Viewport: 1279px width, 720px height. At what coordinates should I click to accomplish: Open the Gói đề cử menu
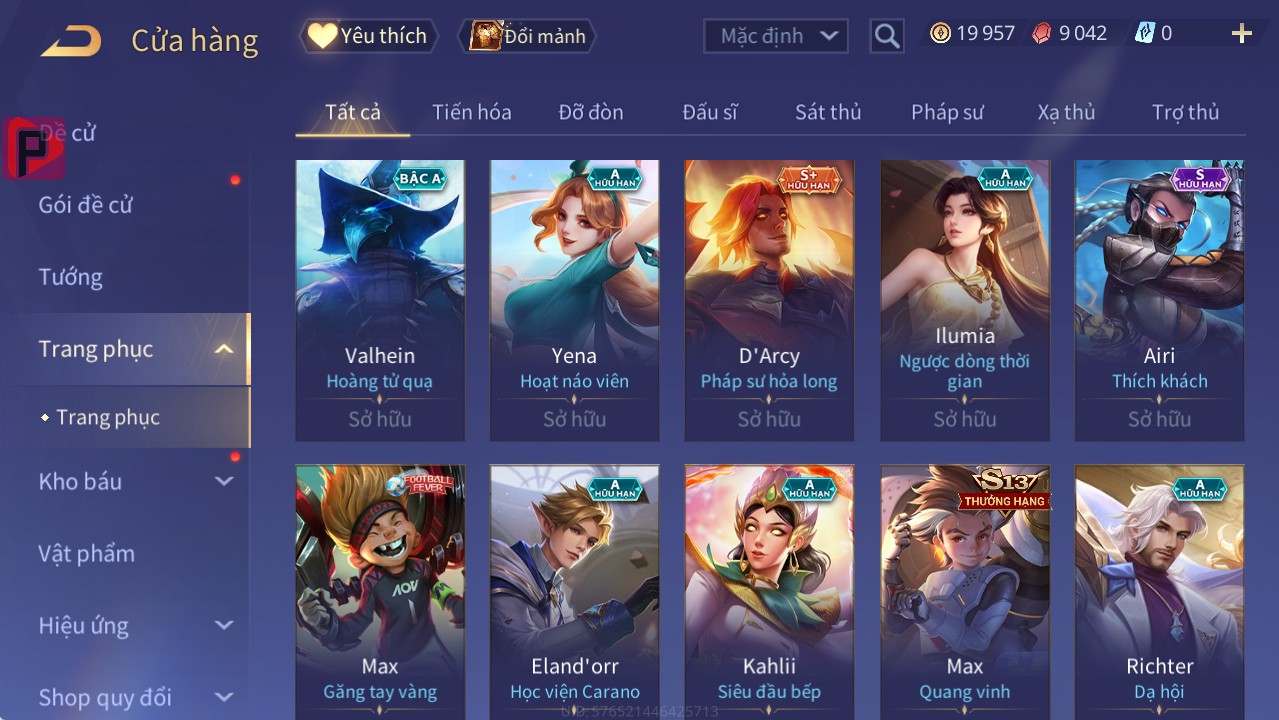tap(86, 205)
